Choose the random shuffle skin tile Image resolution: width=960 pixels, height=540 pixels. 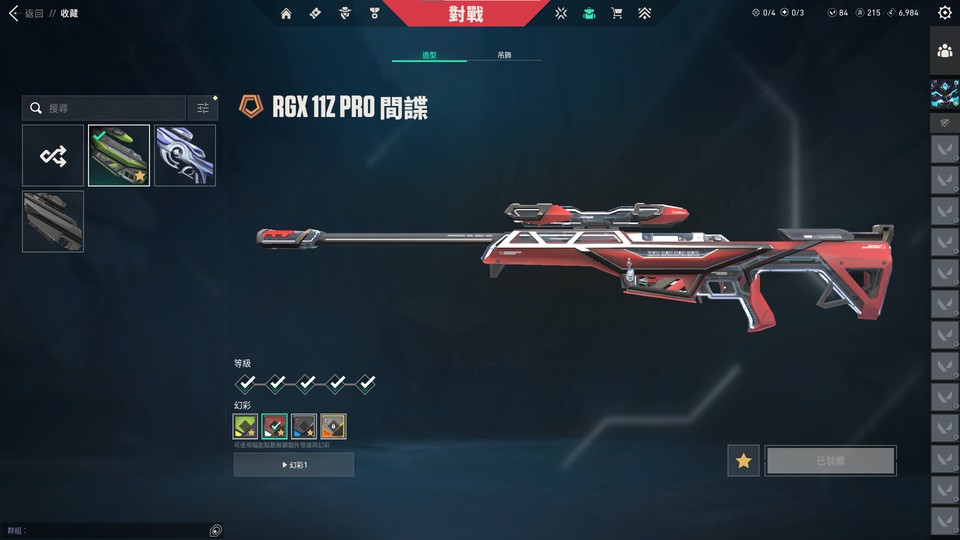pos(53,155)
